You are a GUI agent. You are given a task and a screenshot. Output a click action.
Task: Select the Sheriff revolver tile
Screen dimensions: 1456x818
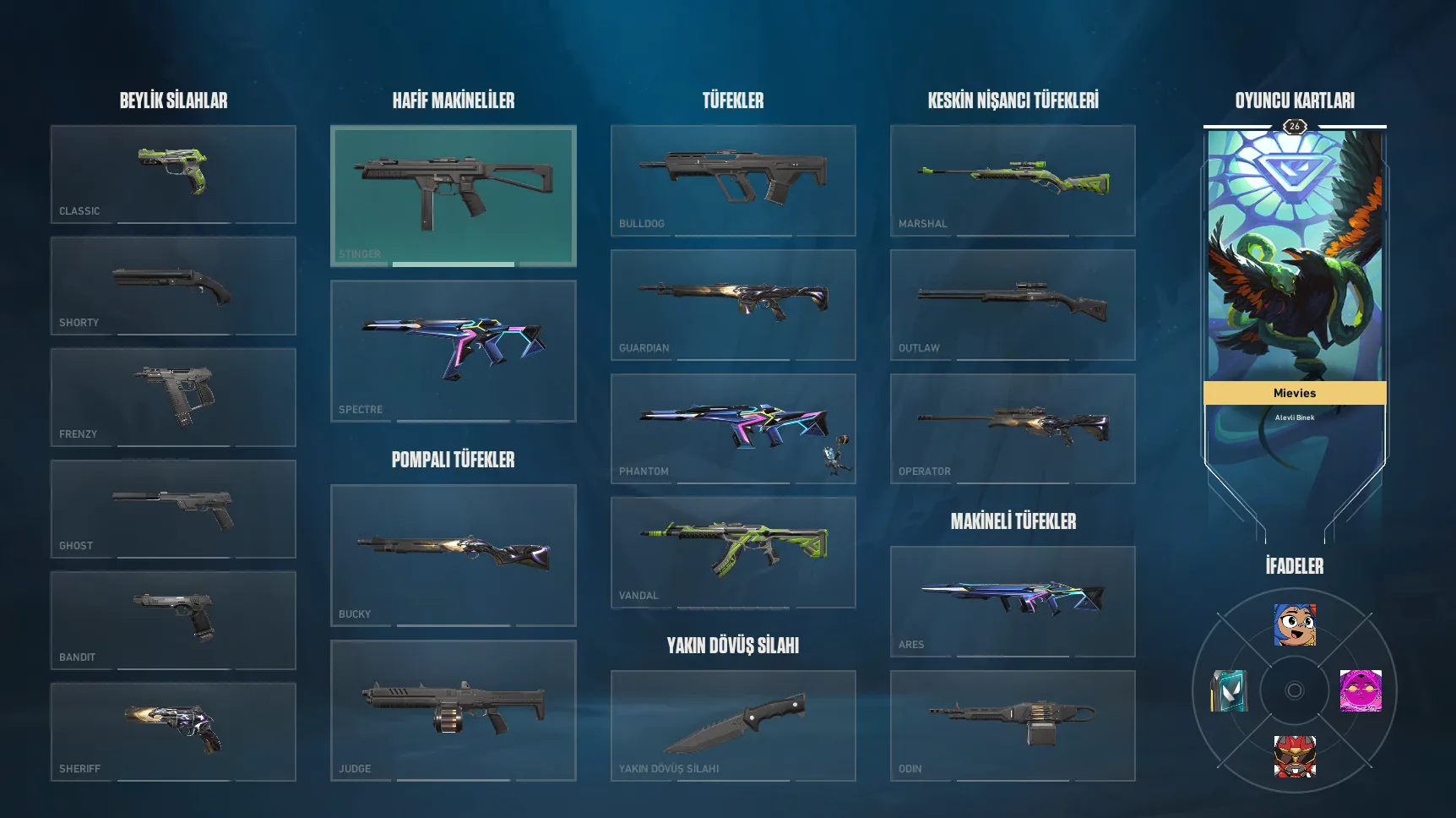[x=173, y=732]
